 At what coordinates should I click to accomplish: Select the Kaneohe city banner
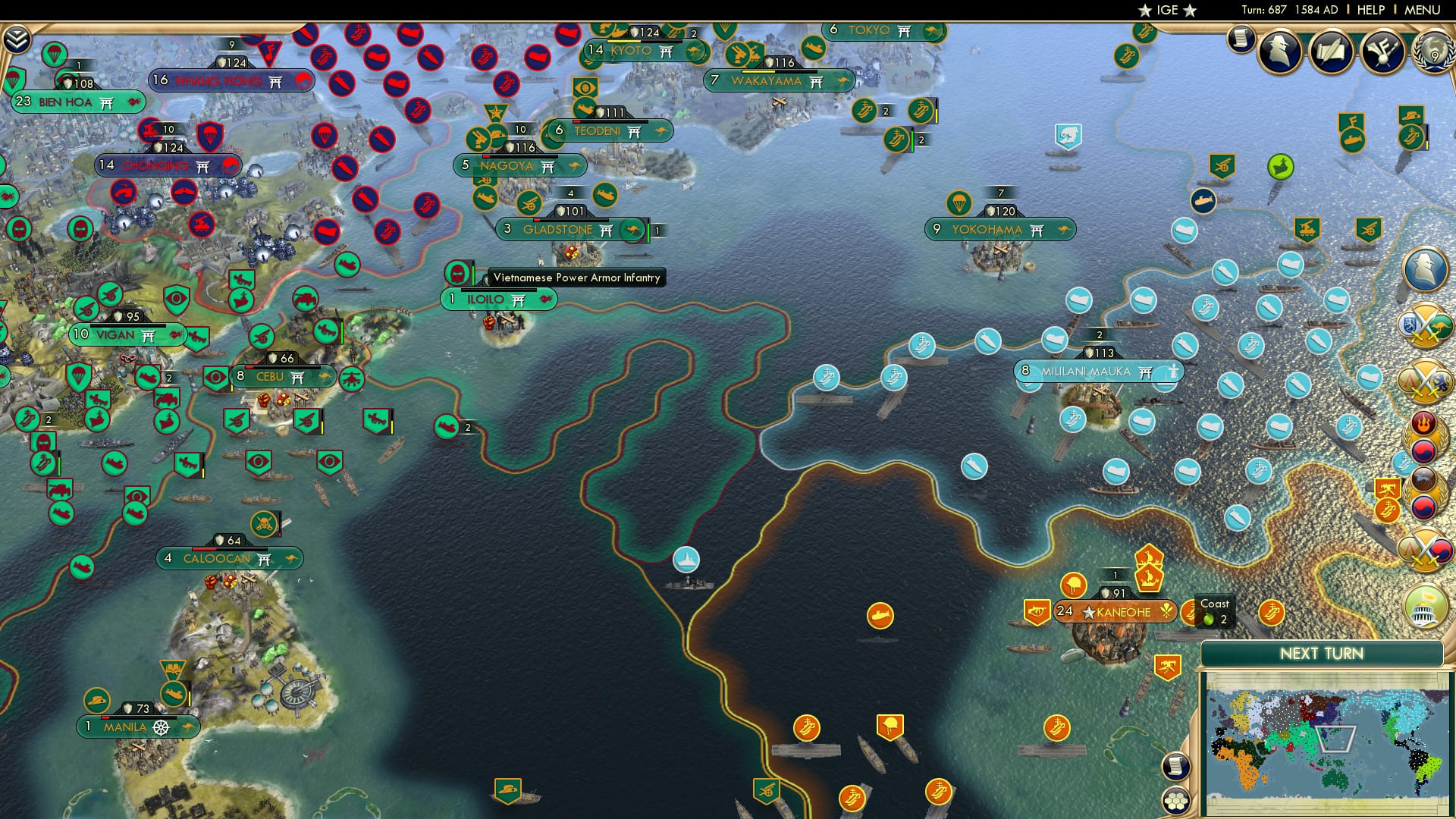pos(1115,611)
